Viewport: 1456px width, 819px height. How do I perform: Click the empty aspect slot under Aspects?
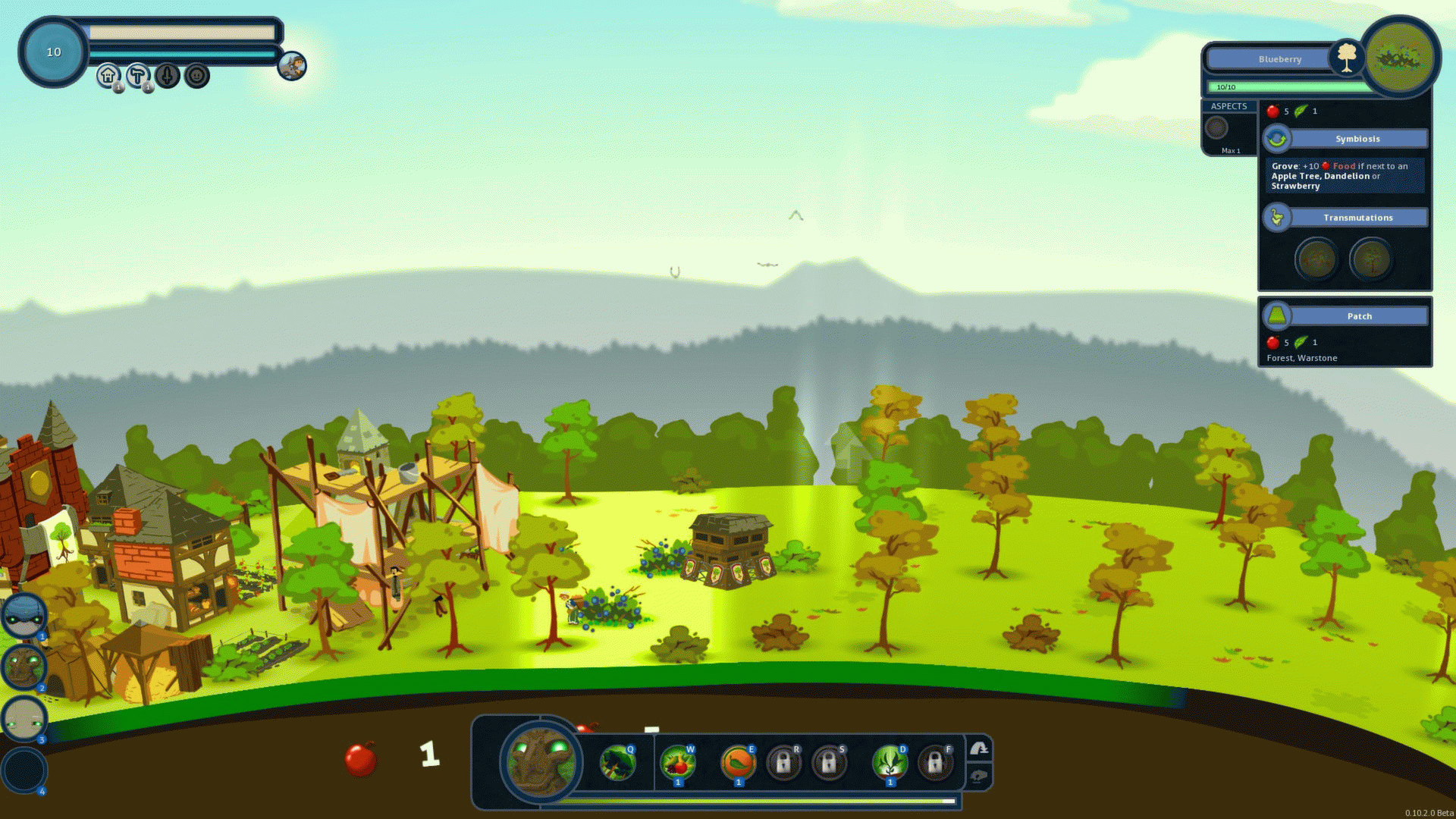click(x=1216, y=127)
